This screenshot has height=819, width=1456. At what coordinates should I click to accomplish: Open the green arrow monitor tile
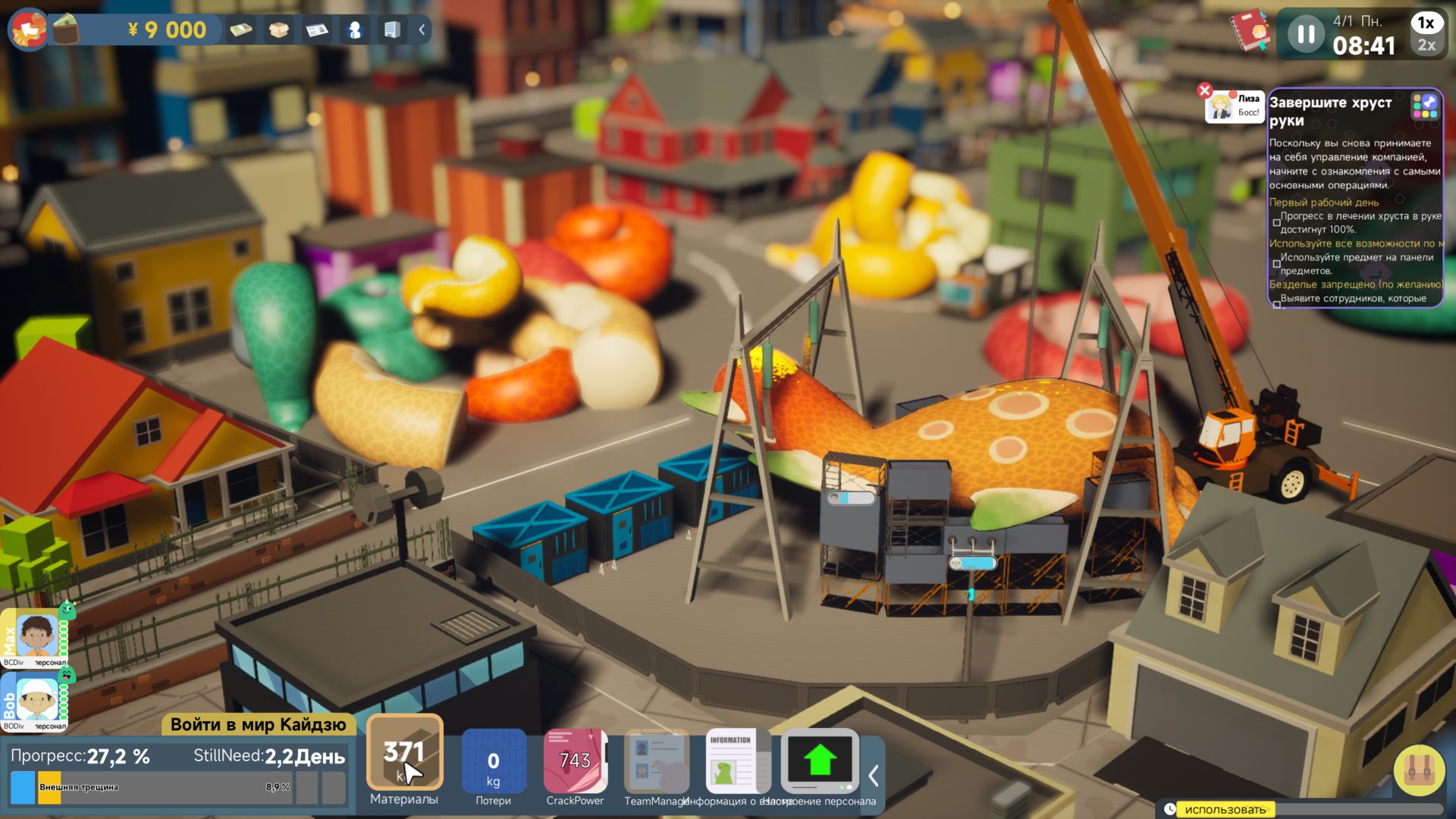(819, 762)
